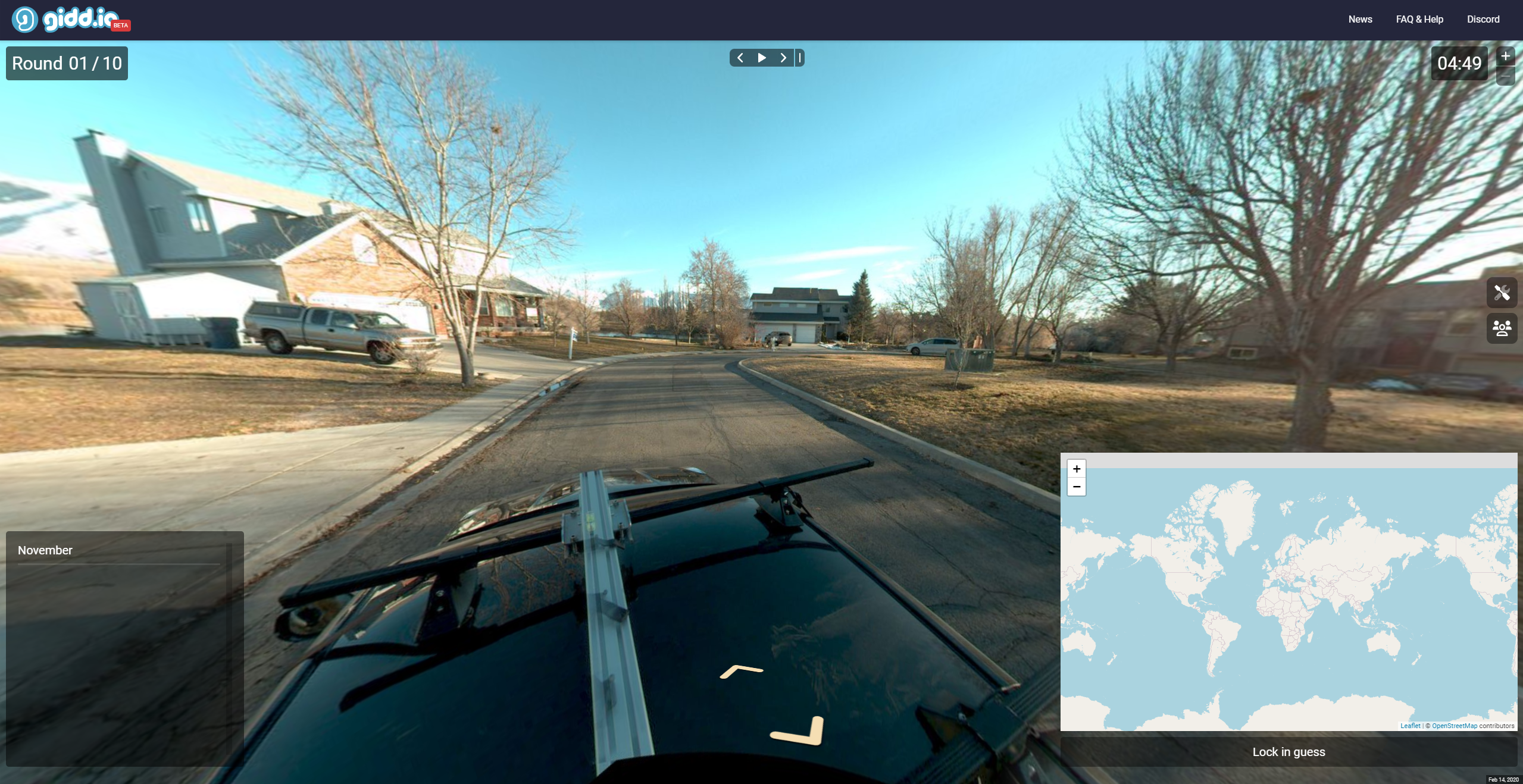
Task: Step to the previous panorama frame
Action: (740, 58)
